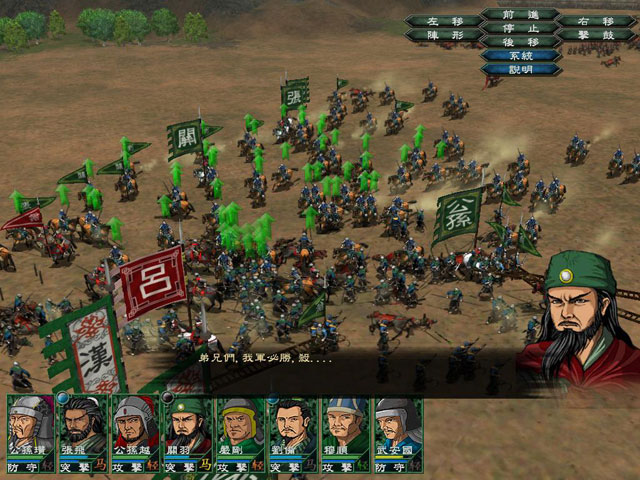The image size is (640, 480).
Task: Select general 張飛 portrait
Action: tap(83, 427)
